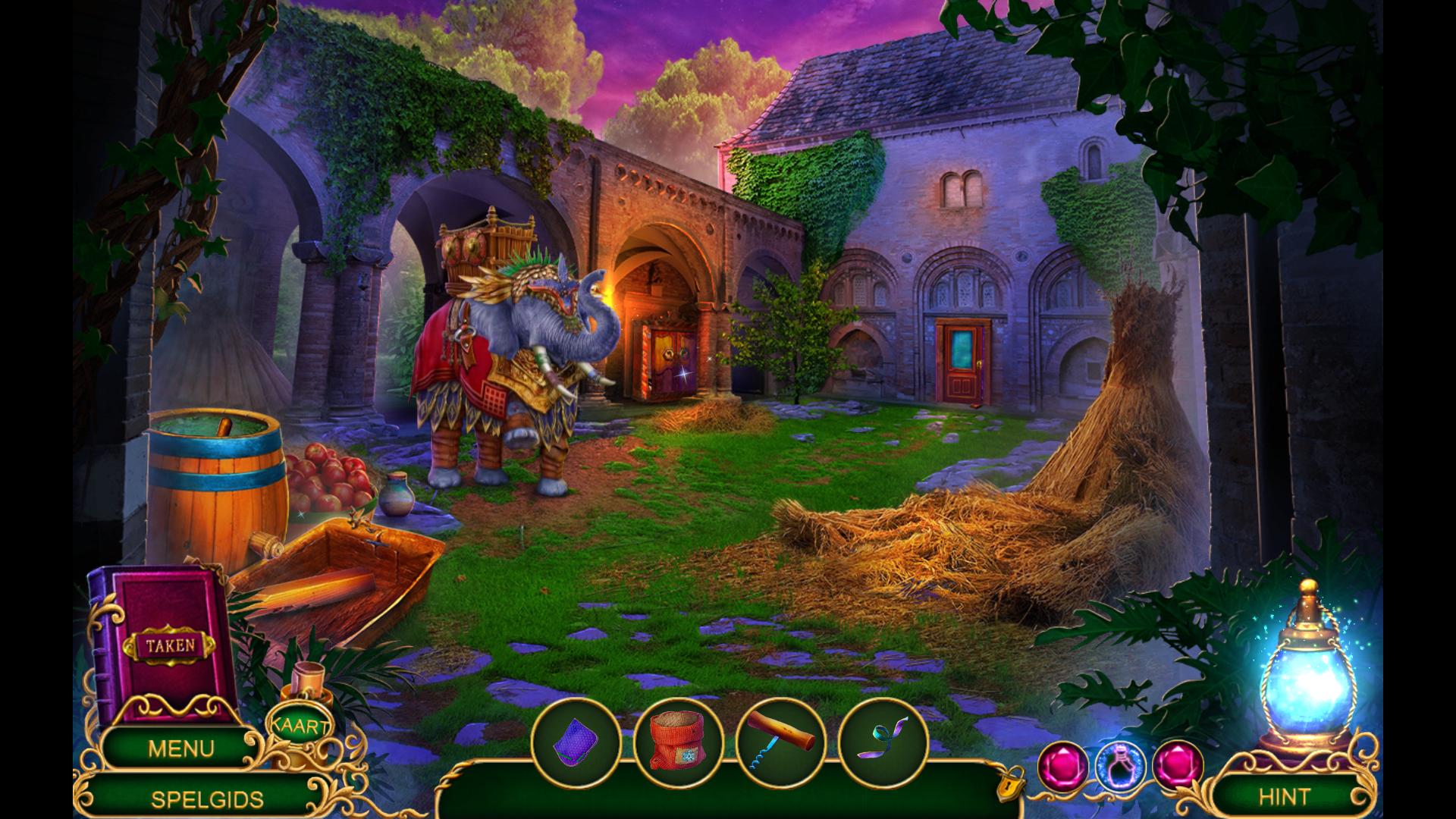Viewport: 1456px width, 819px height.
Task: Click the glowing potion bottle icon
Action: pyautogui.click(x=1120, y=764)
